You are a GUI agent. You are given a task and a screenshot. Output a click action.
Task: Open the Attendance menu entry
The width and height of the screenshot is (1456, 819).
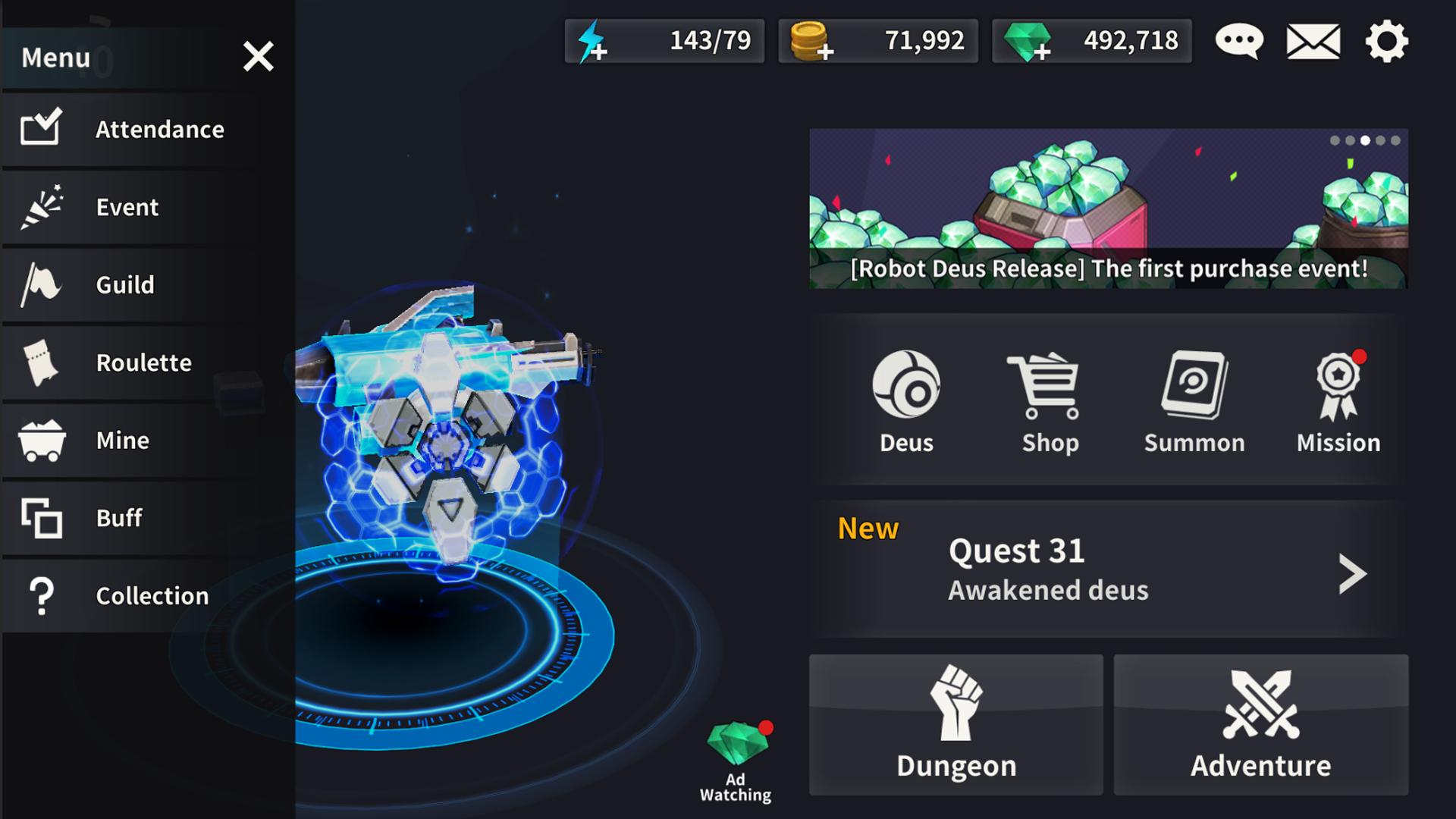pyautogui.click(x=136, y=129)
